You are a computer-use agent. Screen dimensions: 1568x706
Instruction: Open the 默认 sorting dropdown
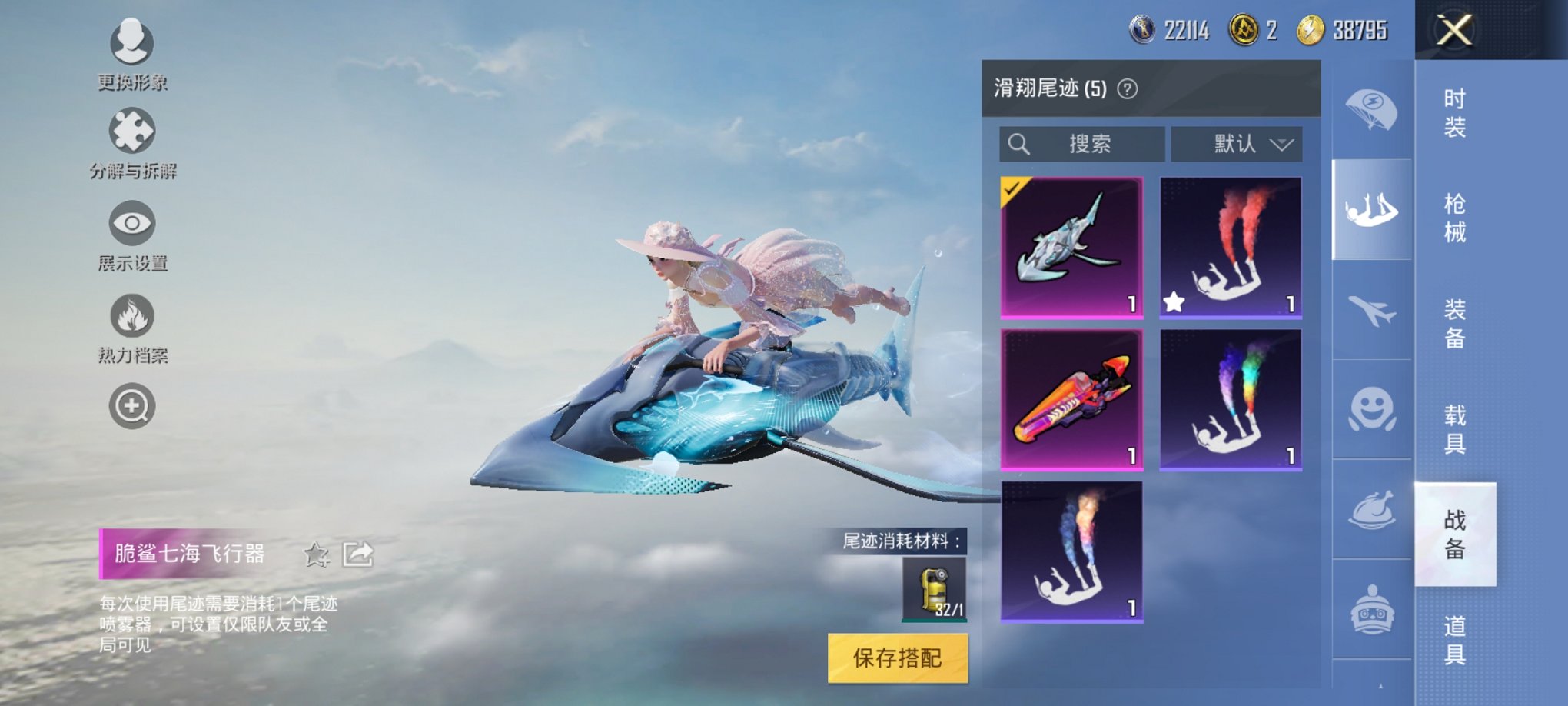1237,143
